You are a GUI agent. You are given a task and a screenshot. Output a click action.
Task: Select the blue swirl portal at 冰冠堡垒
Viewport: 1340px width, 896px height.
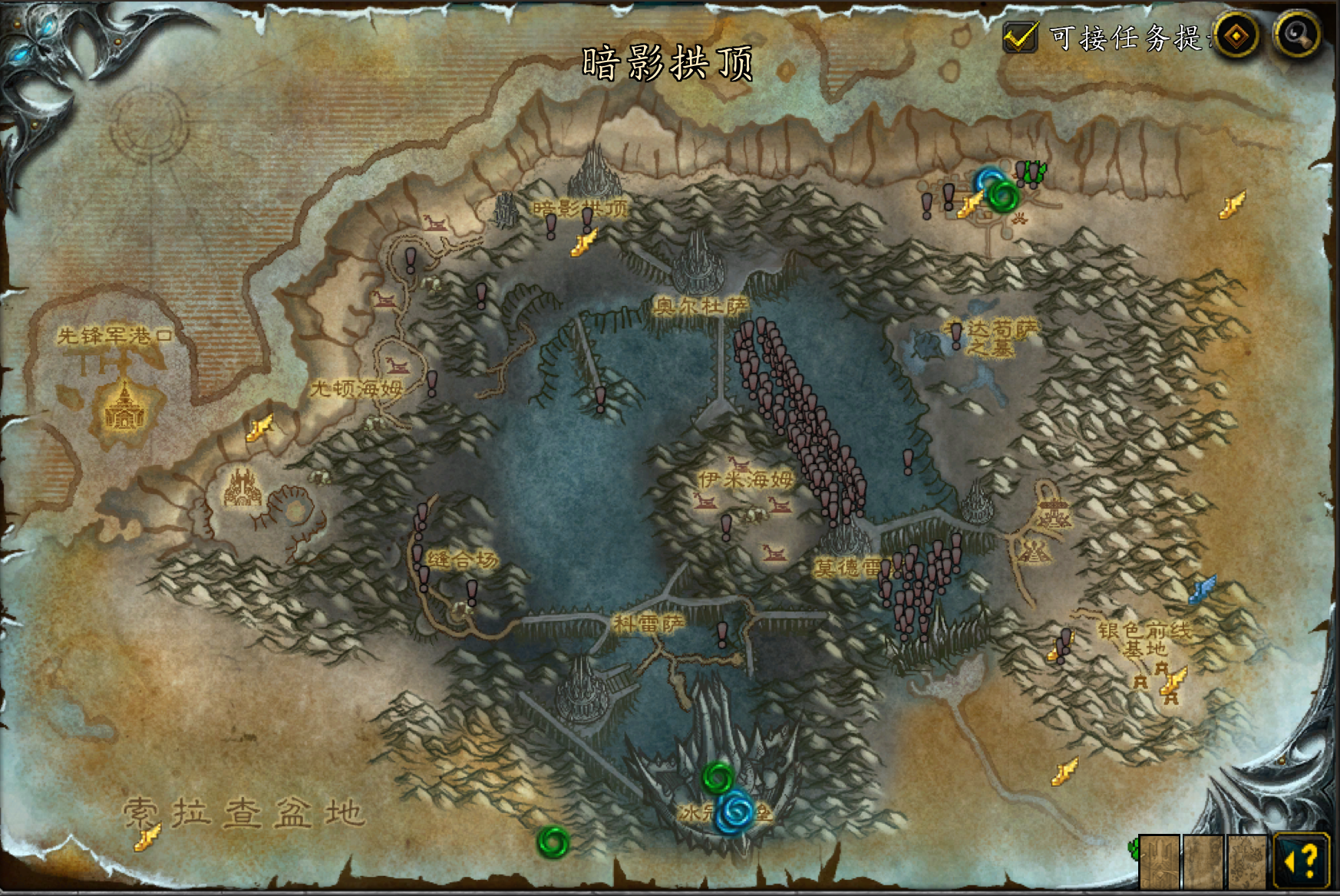click(736, 811)
